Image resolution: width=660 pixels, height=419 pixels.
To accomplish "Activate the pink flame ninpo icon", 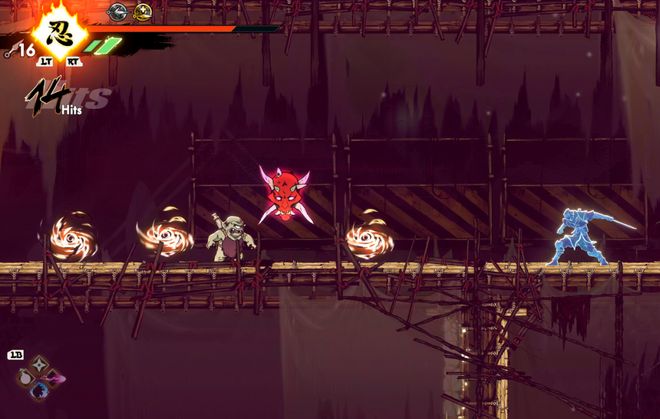I will [55, 380].
